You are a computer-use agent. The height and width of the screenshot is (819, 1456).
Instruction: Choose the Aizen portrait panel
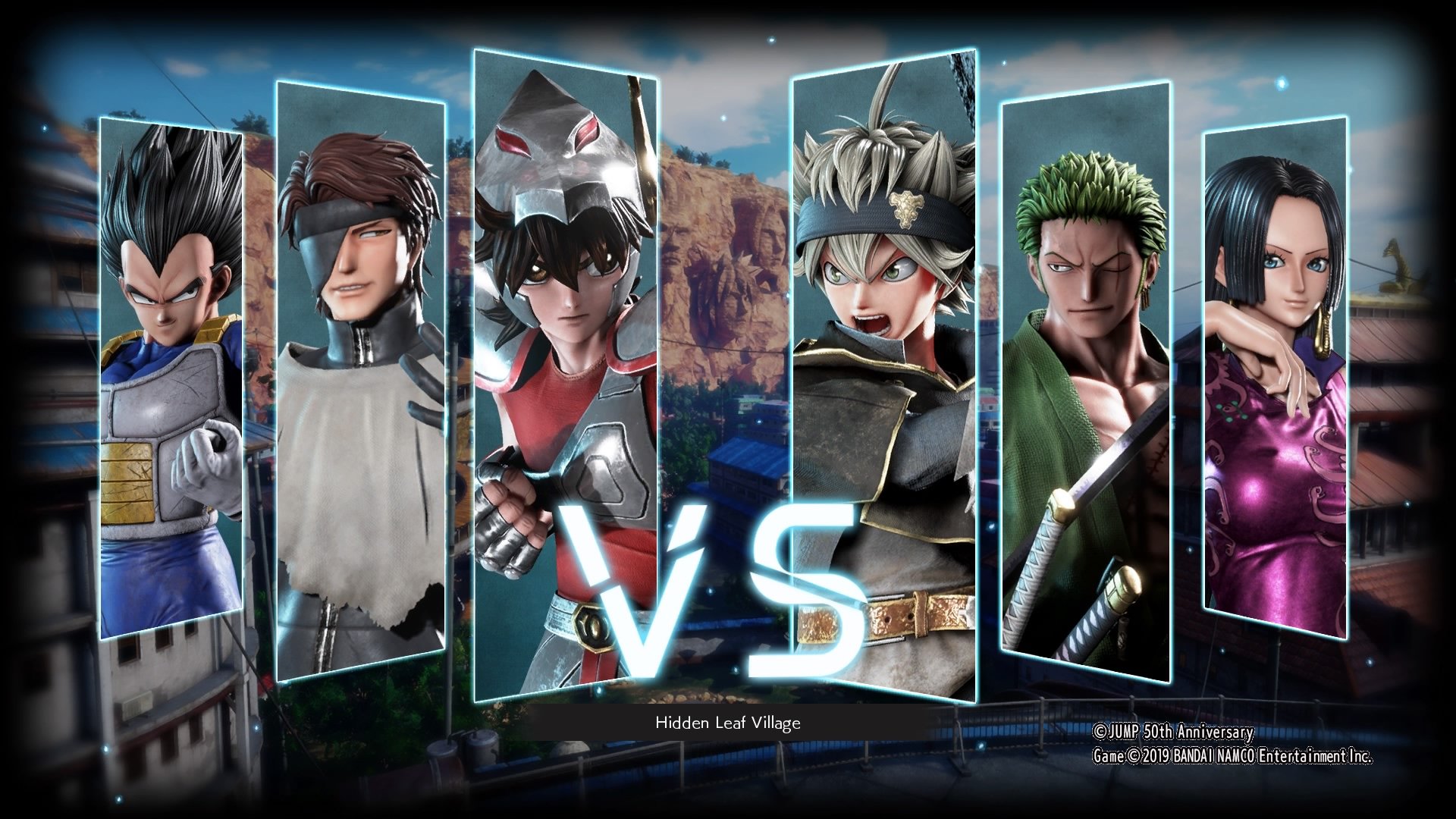pos(360,379)
